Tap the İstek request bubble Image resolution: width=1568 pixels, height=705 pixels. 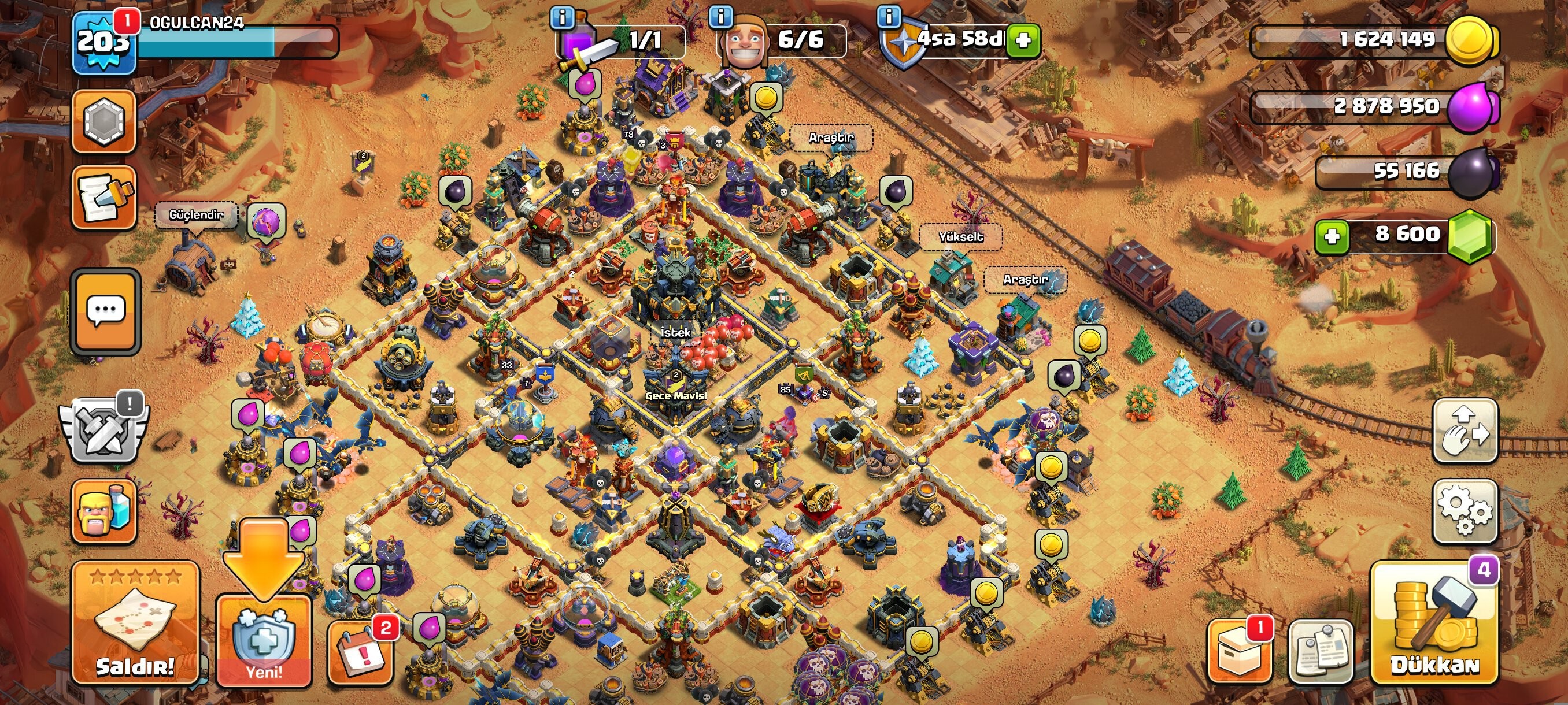675,333
